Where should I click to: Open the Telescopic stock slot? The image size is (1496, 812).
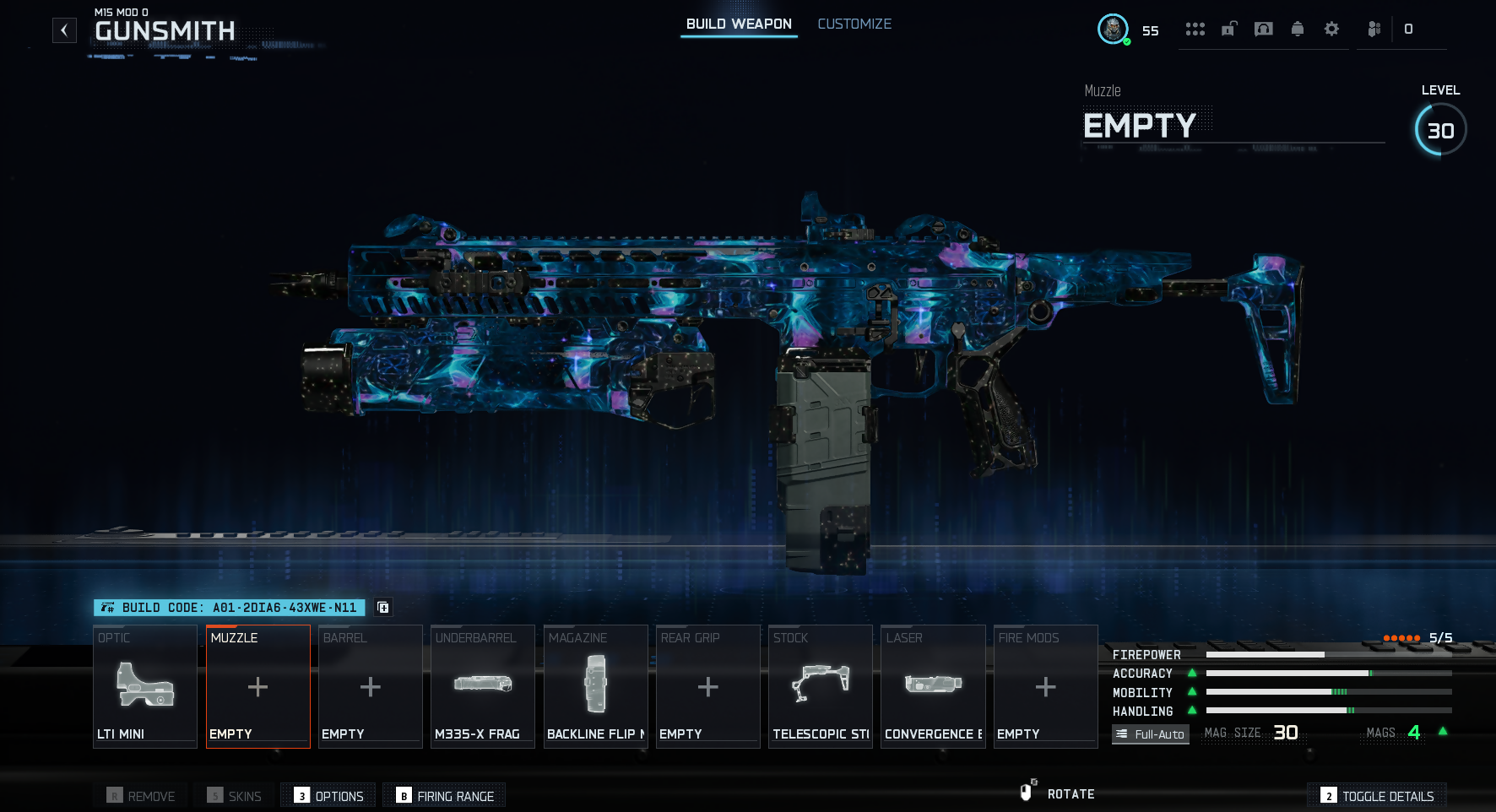(820, 686)
